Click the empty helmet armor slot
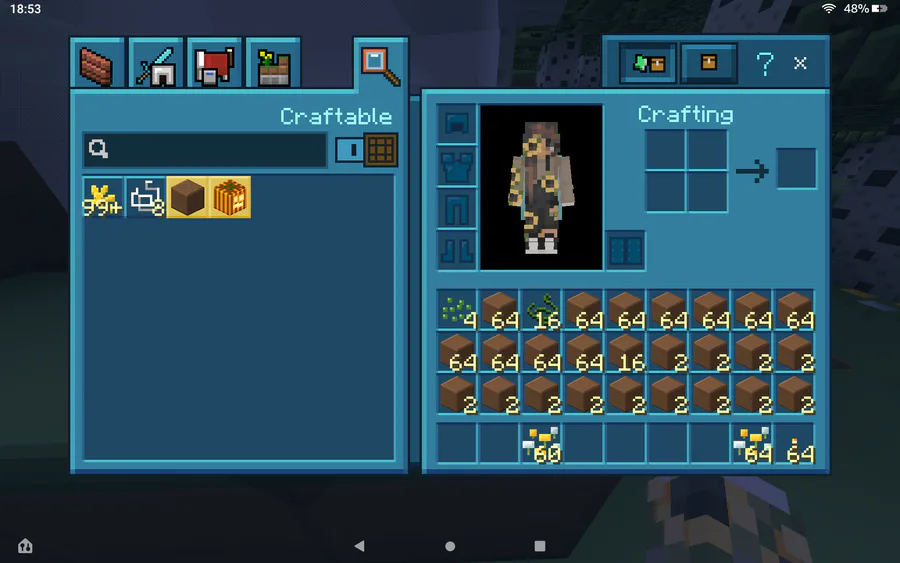Image resolution: width=900 pixels, height=563 pixels. click(458, 124)
